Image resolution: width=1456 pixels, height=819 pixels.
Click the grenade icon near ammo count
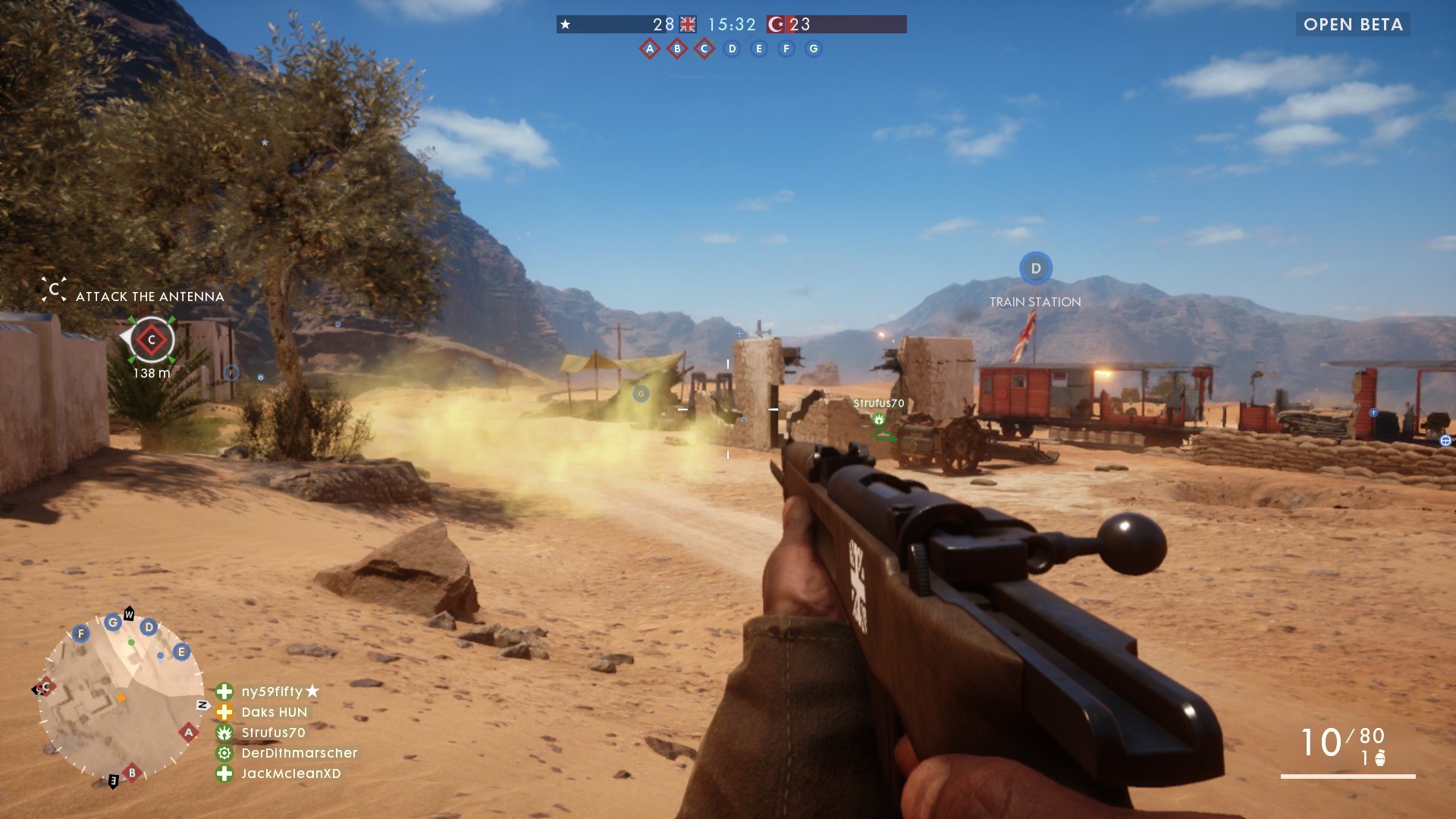[x=1380, y=758]
